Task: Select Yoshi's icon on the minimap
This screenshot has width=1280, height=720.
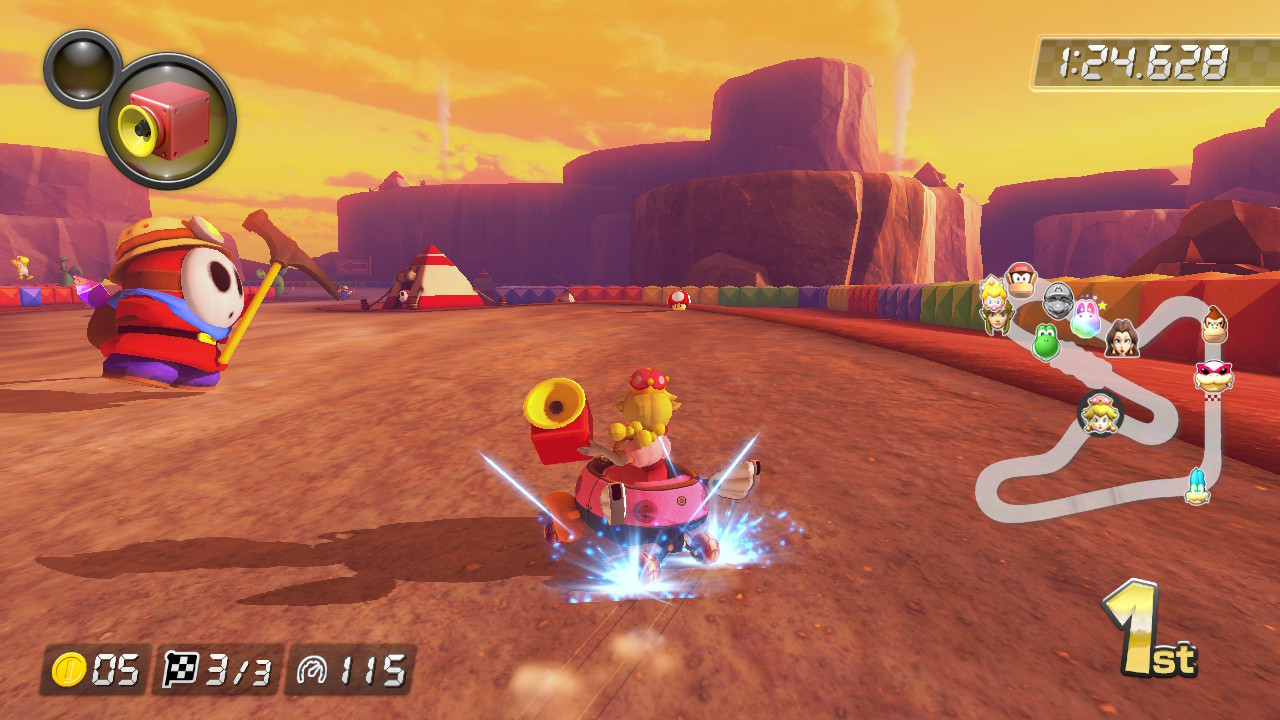Action: [1045, 341]
